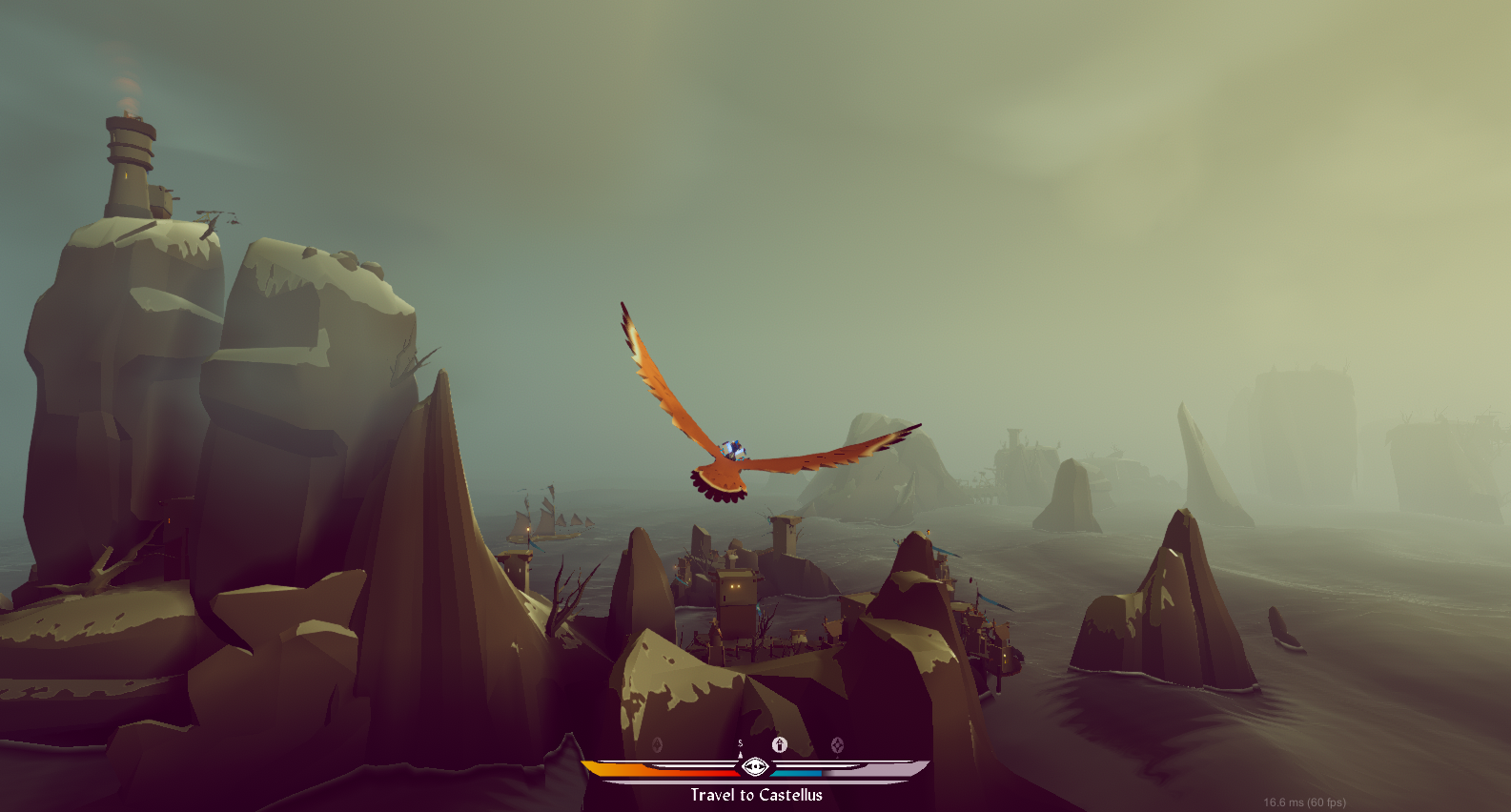Click the right diamond waypoint marker
The image size is (1511, 812).
(x=839, y=745)
